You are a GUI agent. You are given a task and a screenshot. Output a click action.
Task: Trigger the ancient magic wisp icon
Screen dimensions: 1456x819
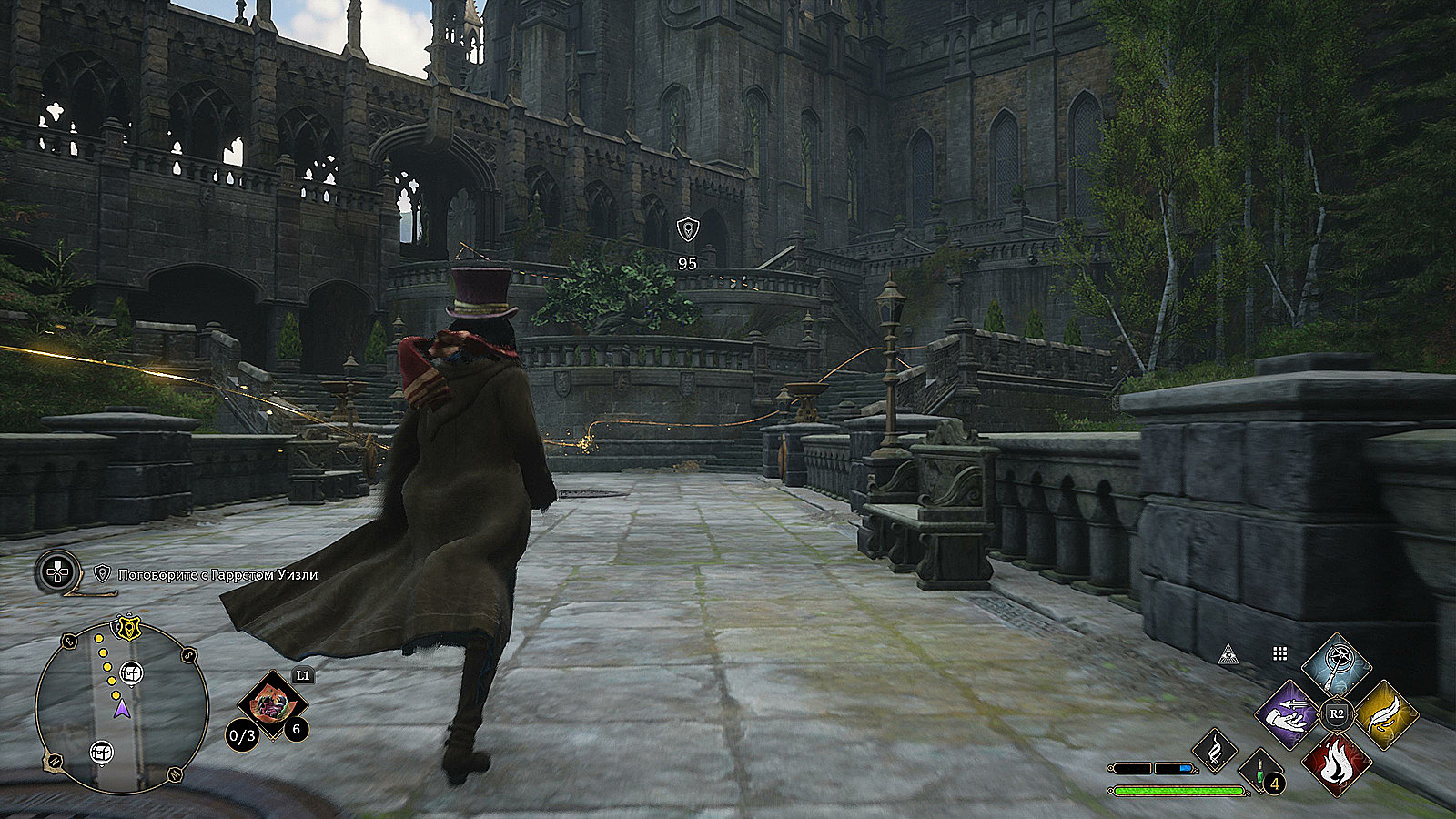1215,751
